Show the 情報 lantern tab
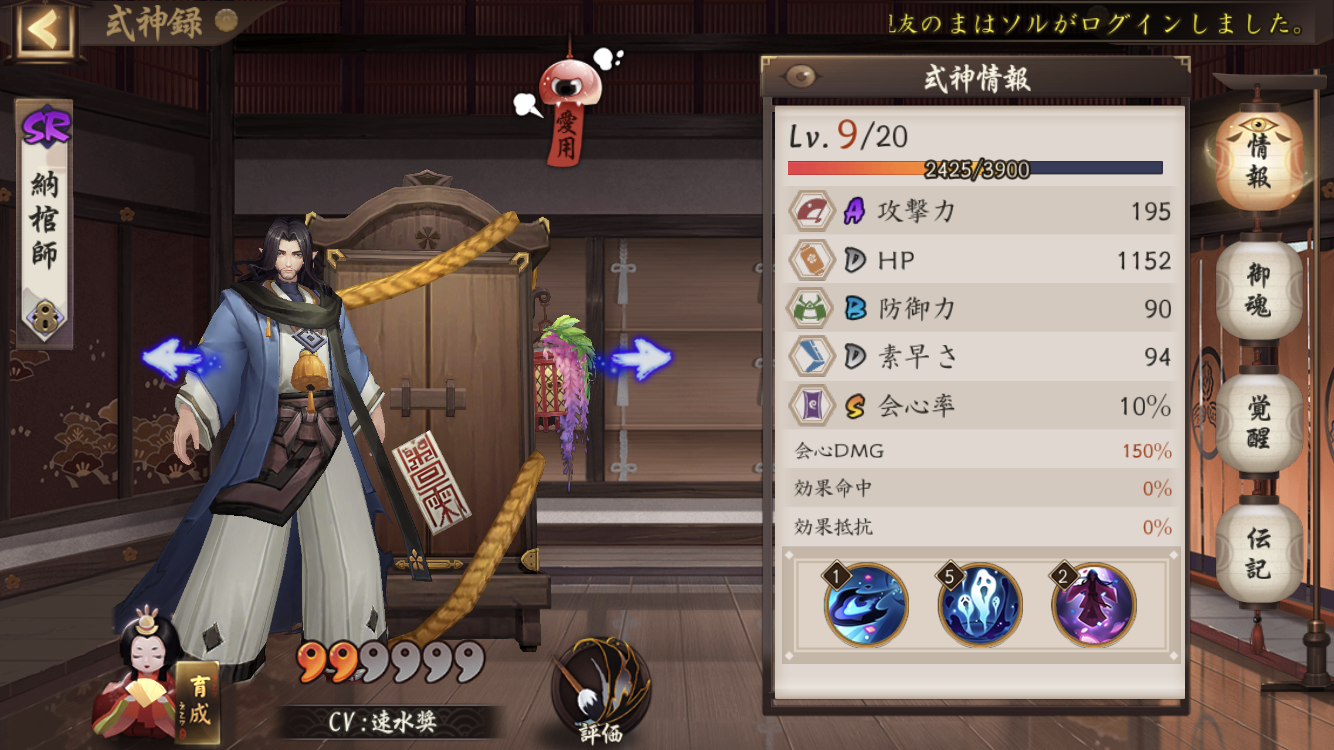The image size is (1334, 750). click(1259, 160)
